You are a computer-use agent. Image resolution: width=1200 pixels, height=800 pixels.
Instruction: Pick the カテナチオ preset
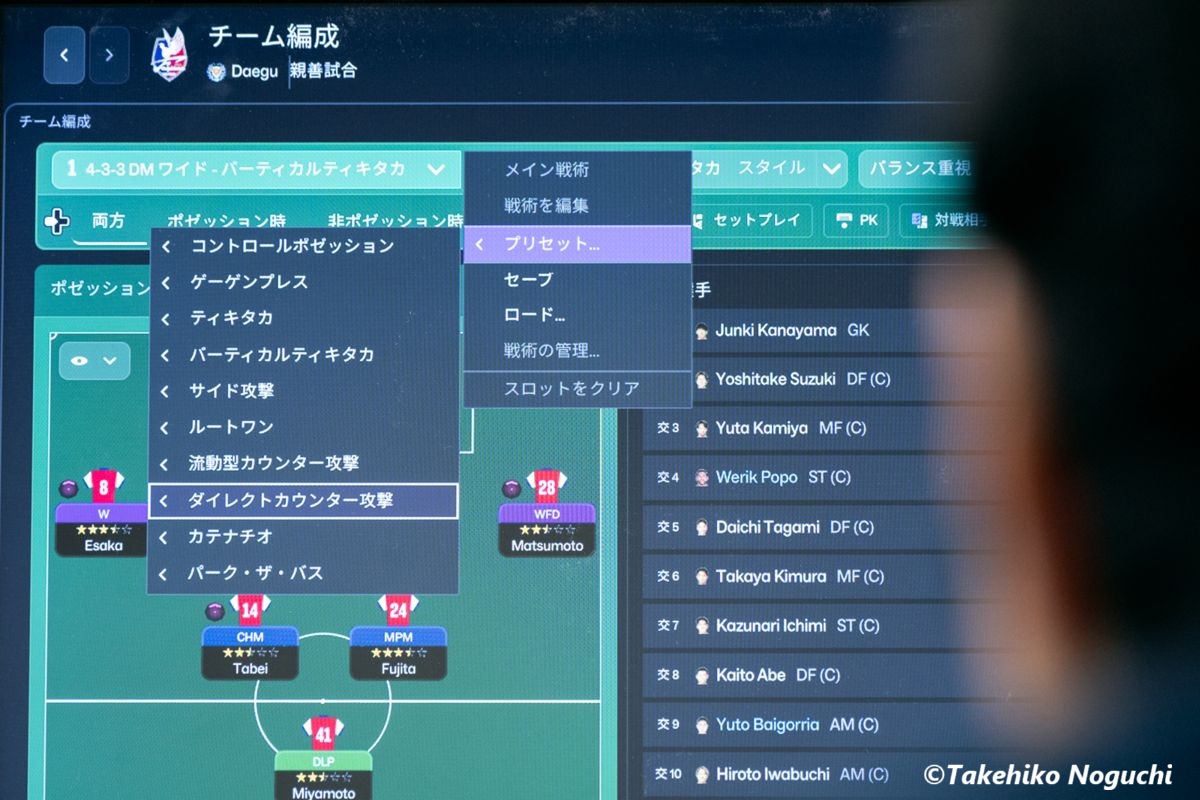pyautogui.click(x=231, y=537)
